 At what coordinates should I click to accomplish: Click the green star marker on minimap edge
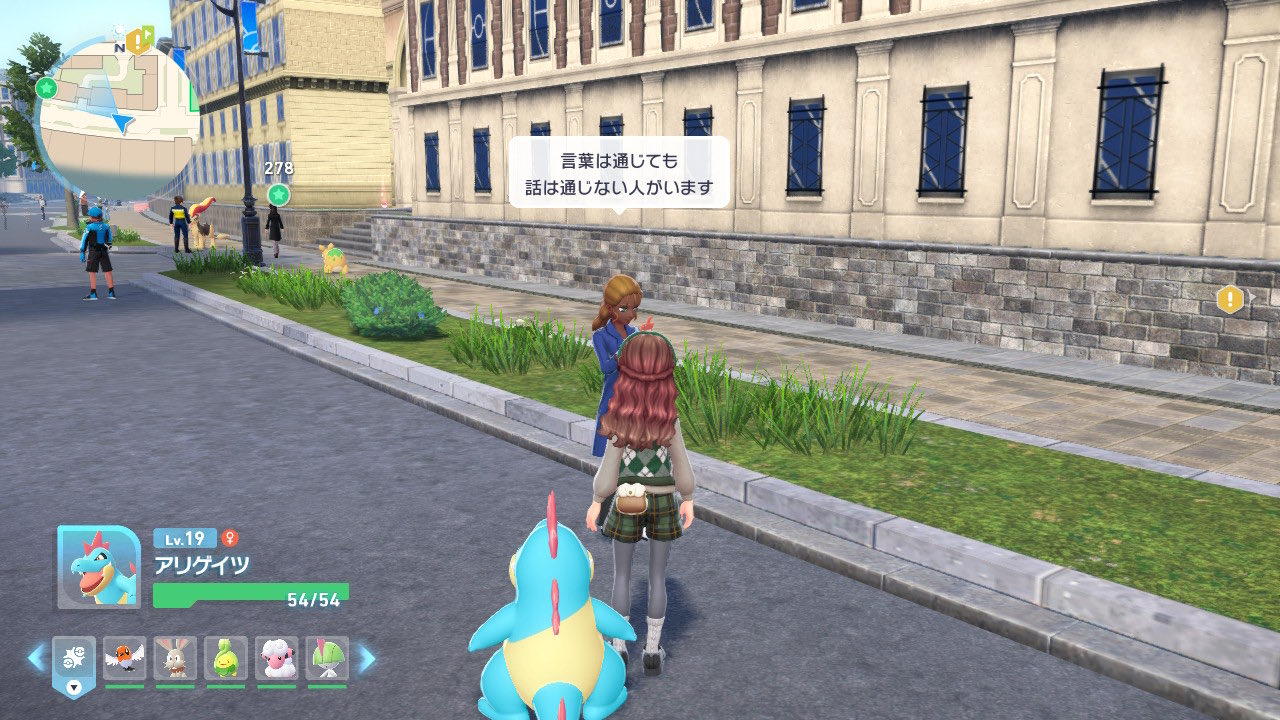(45, 87)
